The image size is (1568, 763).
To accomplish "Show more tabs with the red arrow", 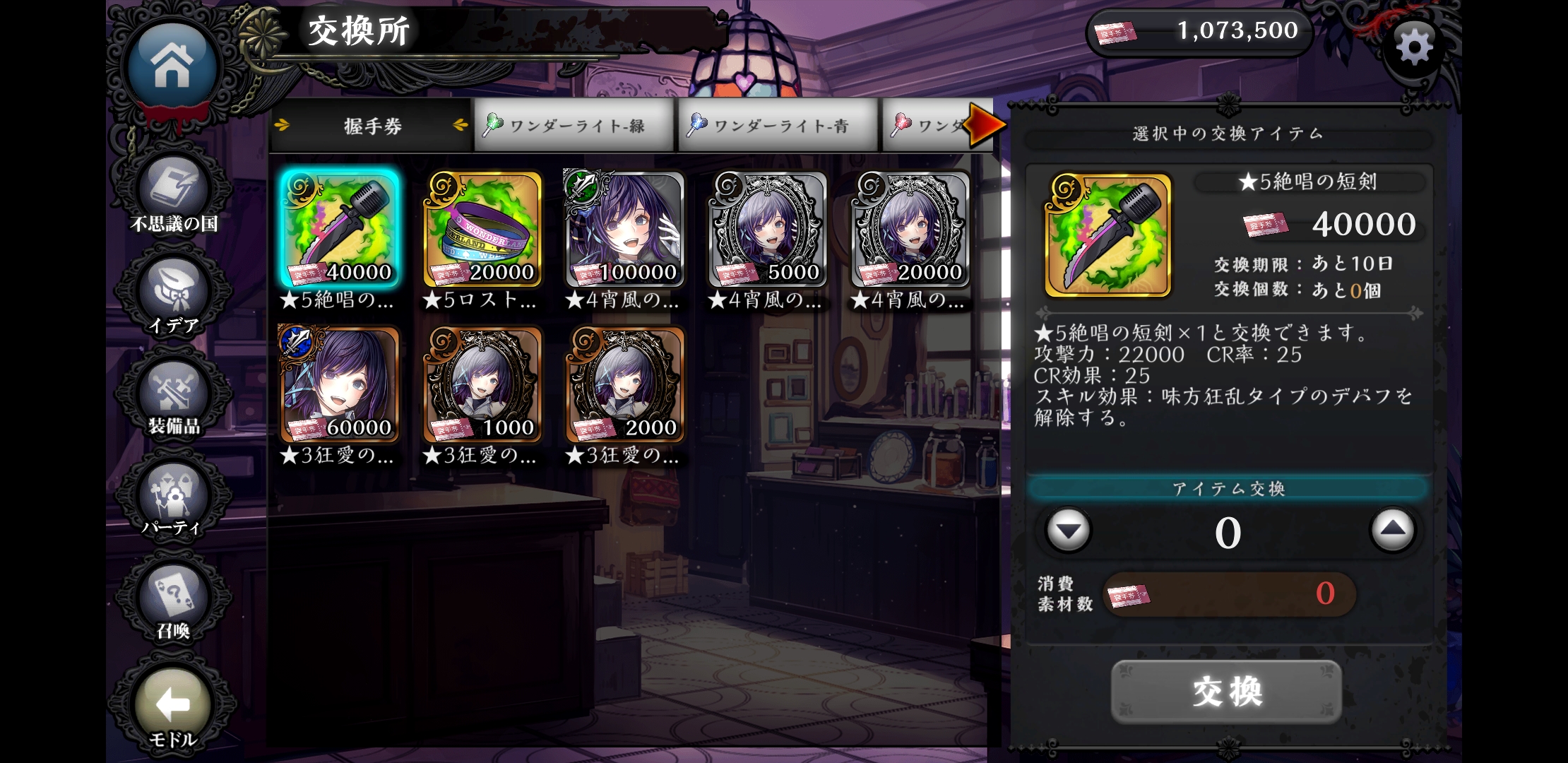I will [x=986, y=125].
